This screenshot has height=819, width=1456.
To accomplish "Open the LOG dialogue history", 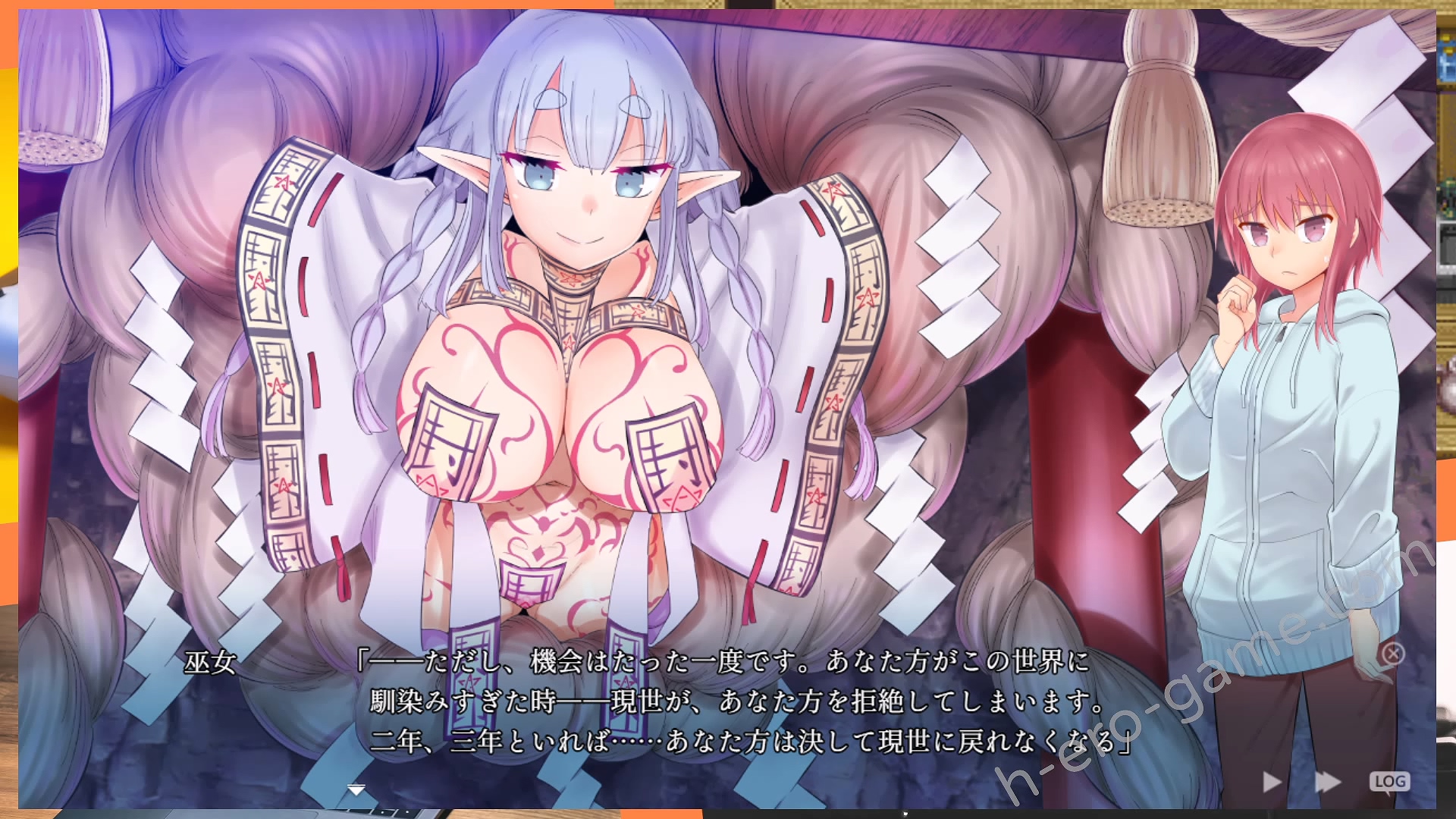I will (1389, 781).
